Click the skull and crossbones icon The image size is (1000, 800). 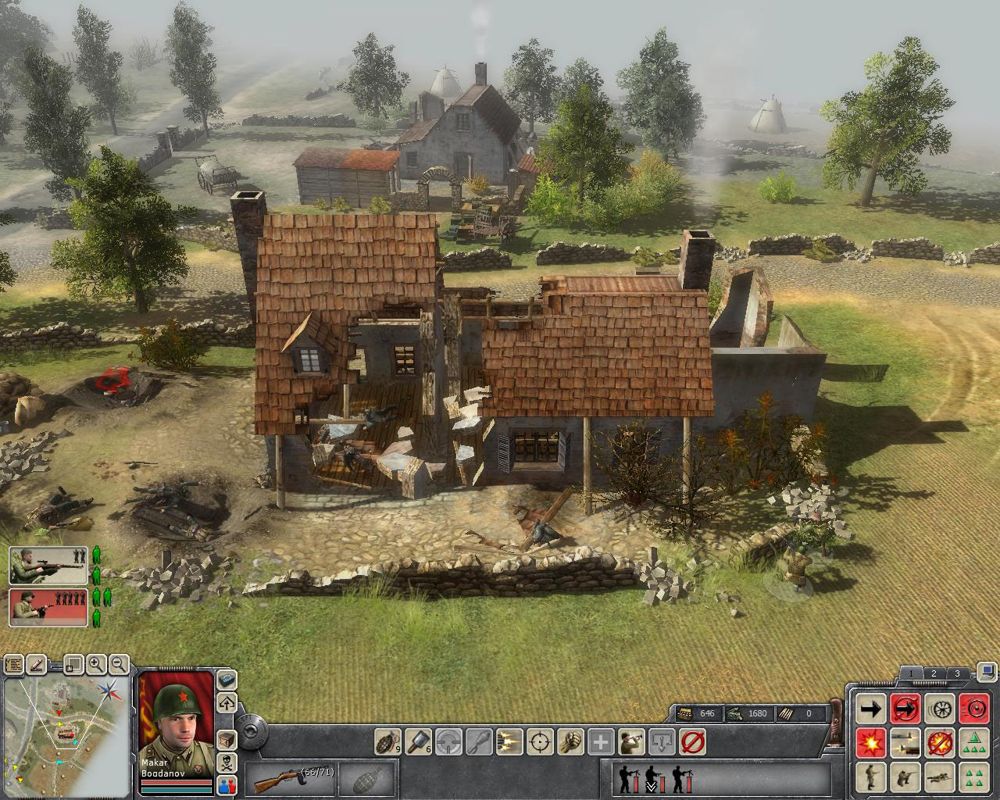tap(227, 762)
